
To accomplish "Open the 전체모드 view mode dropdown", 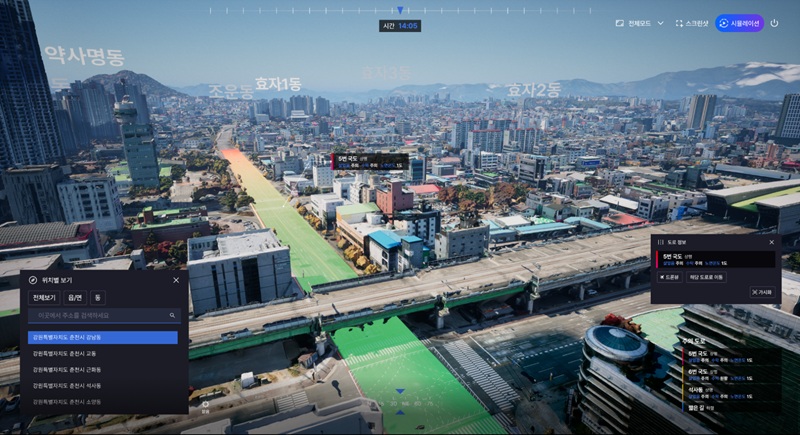I will pyautogui.click(x=640, y=23).
